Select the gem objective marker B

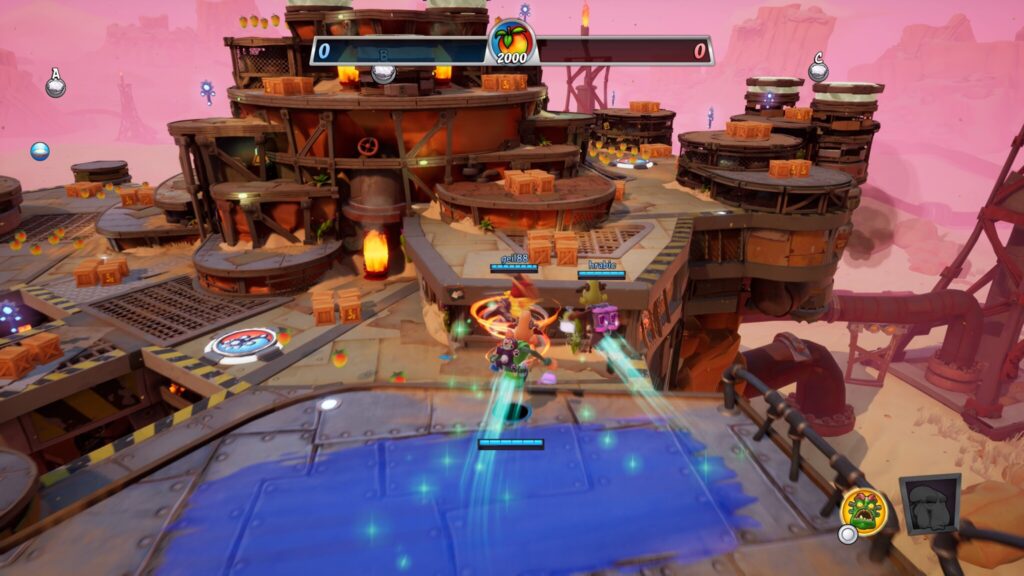[383, 73]
